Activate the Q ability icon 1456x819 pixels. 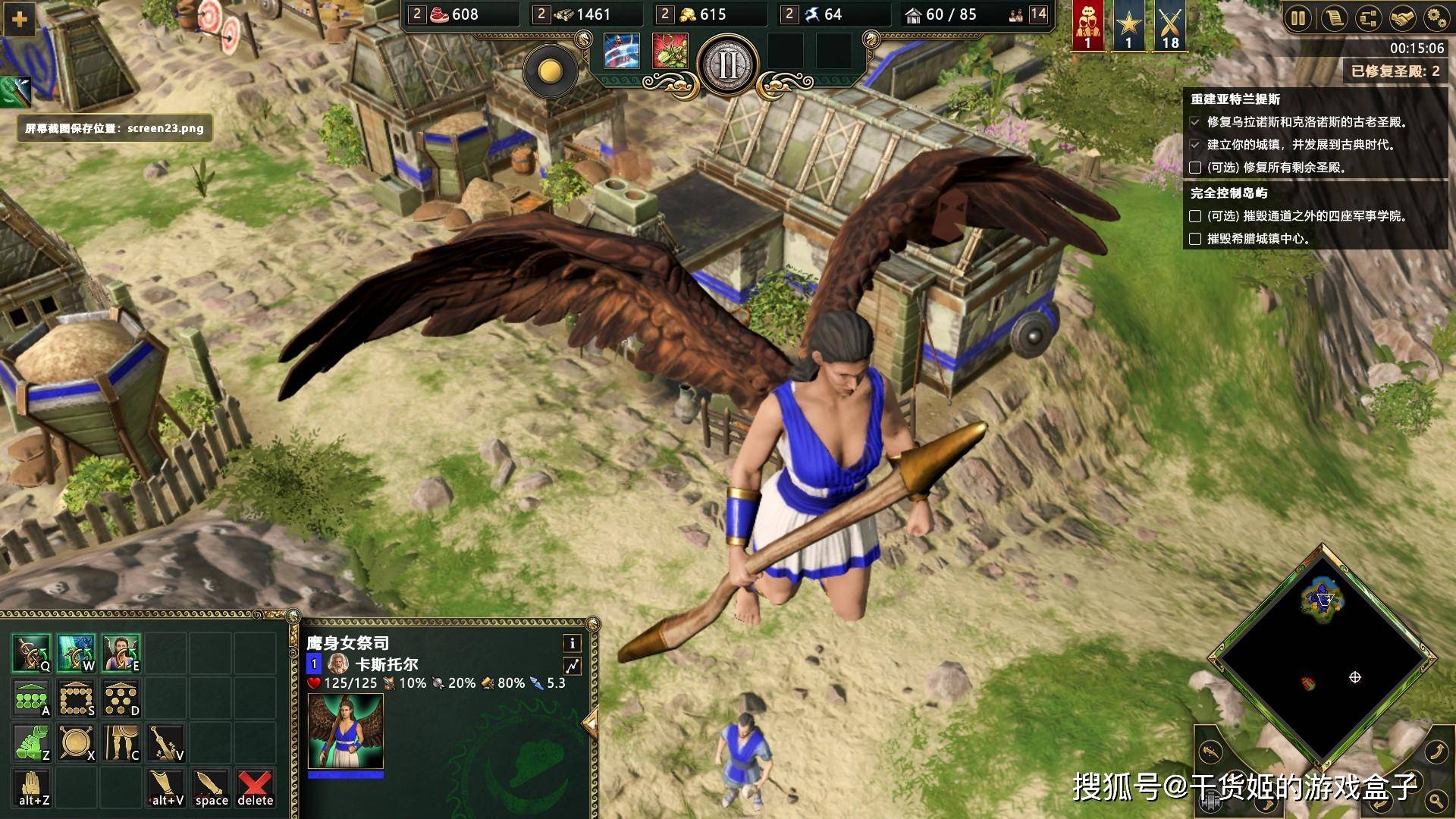(32, 653)
